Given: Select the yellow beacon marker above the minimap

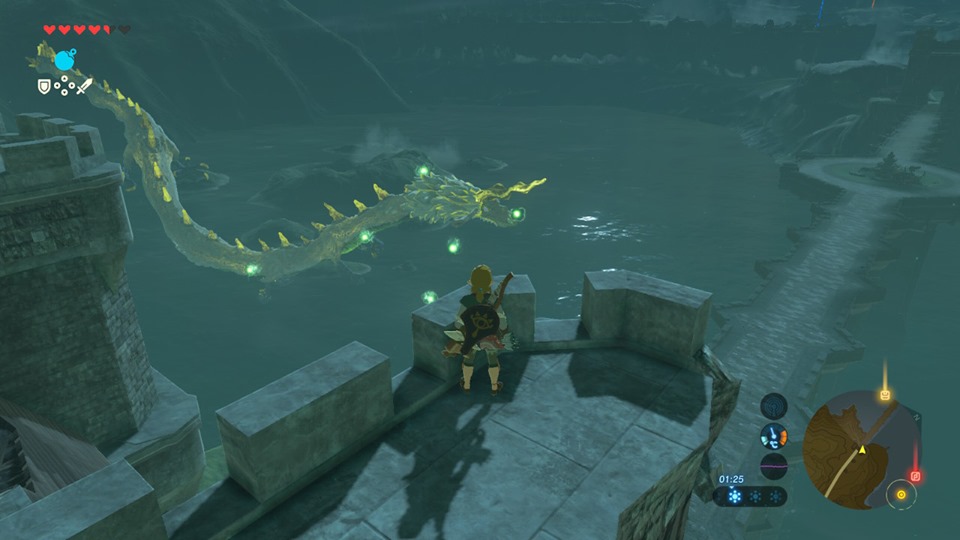Looking at the screenshot, I should pos(884,395).
